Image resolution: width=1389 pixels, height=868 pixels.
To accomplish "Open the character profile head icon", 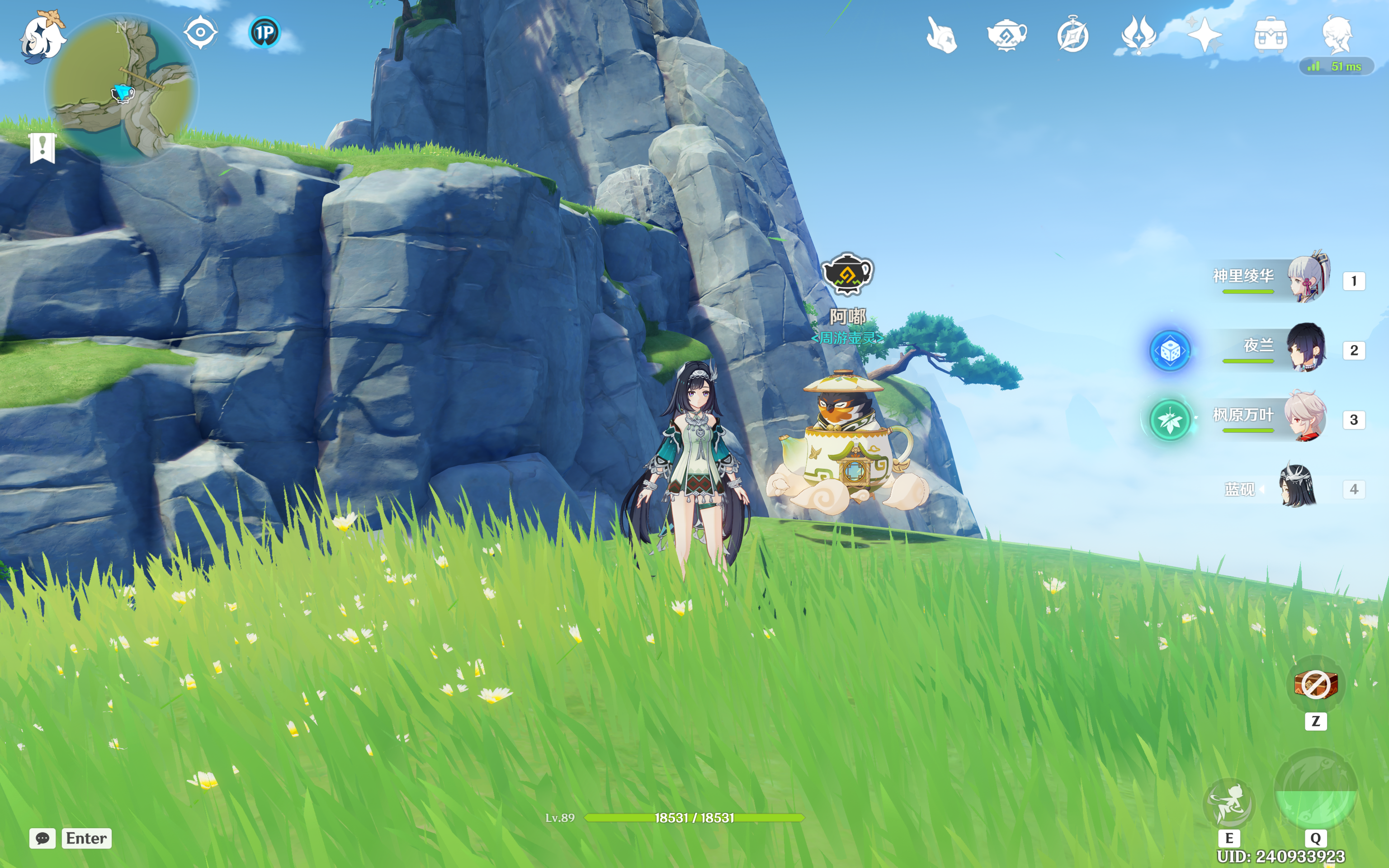I will pyautogui.click(x=1337, y=35).
